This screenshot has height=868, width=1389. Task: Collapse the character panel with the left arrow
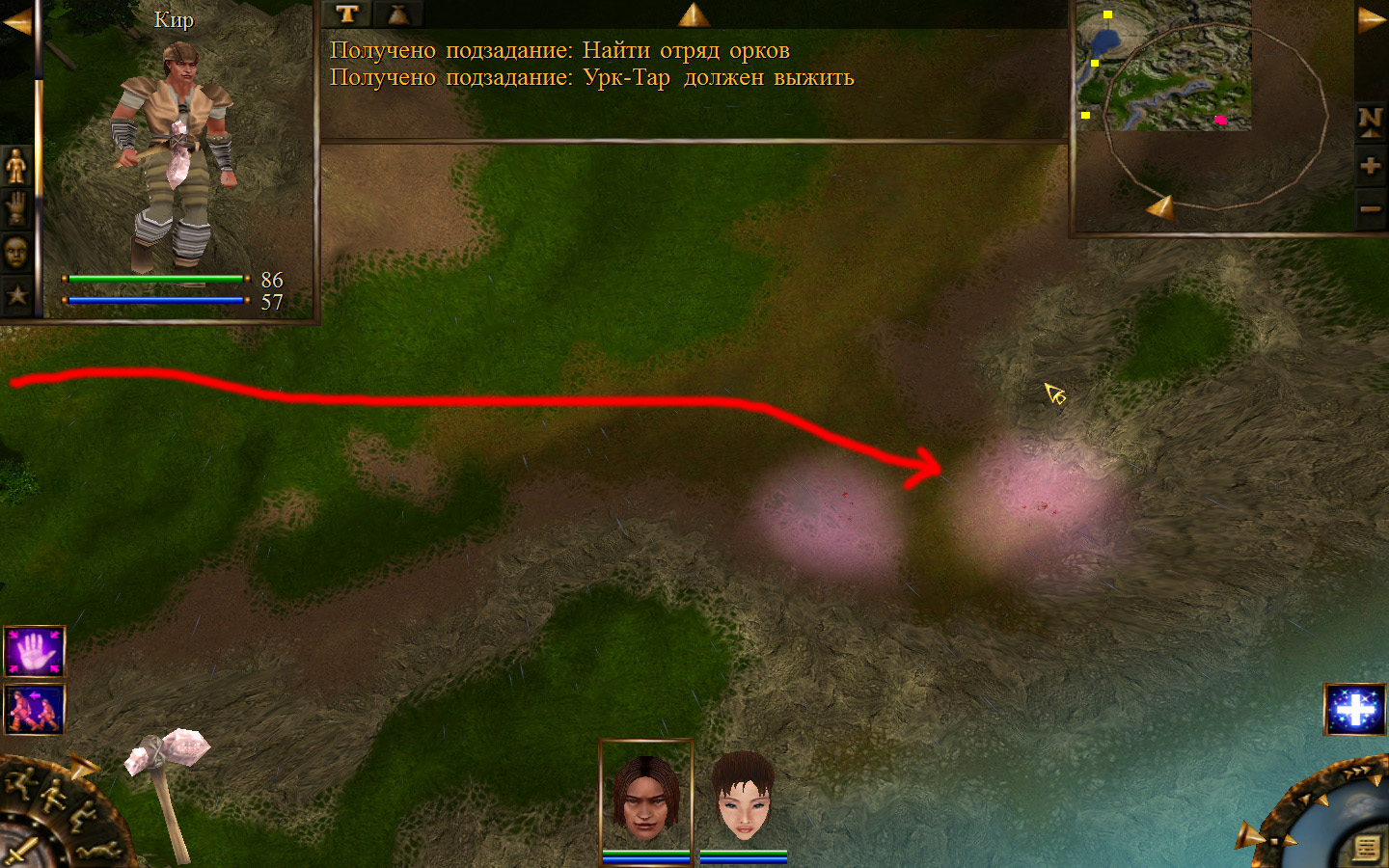click(15, 21)
